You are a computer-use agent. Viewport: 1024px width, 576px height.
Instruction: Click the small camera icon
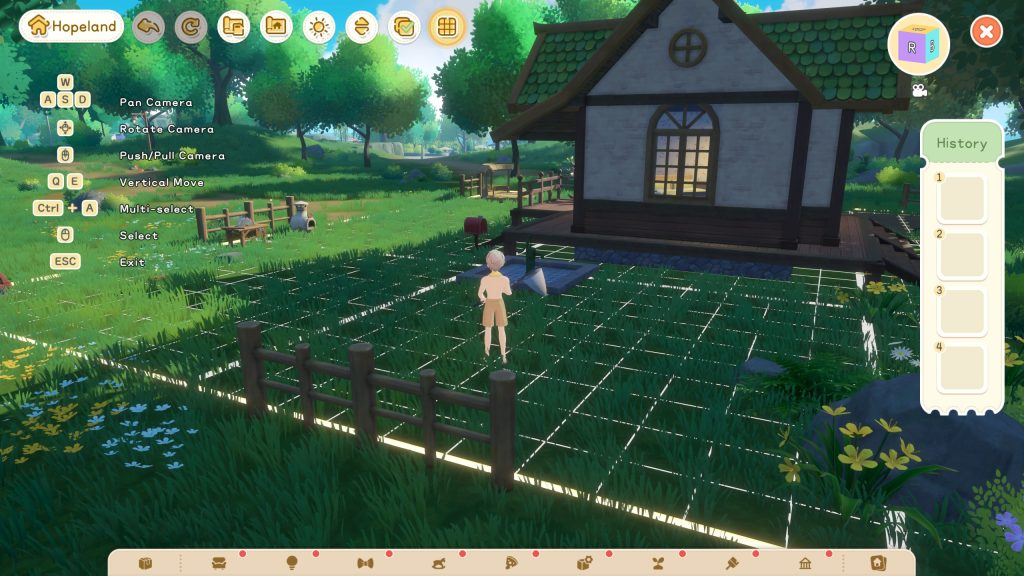coord(919,90)
